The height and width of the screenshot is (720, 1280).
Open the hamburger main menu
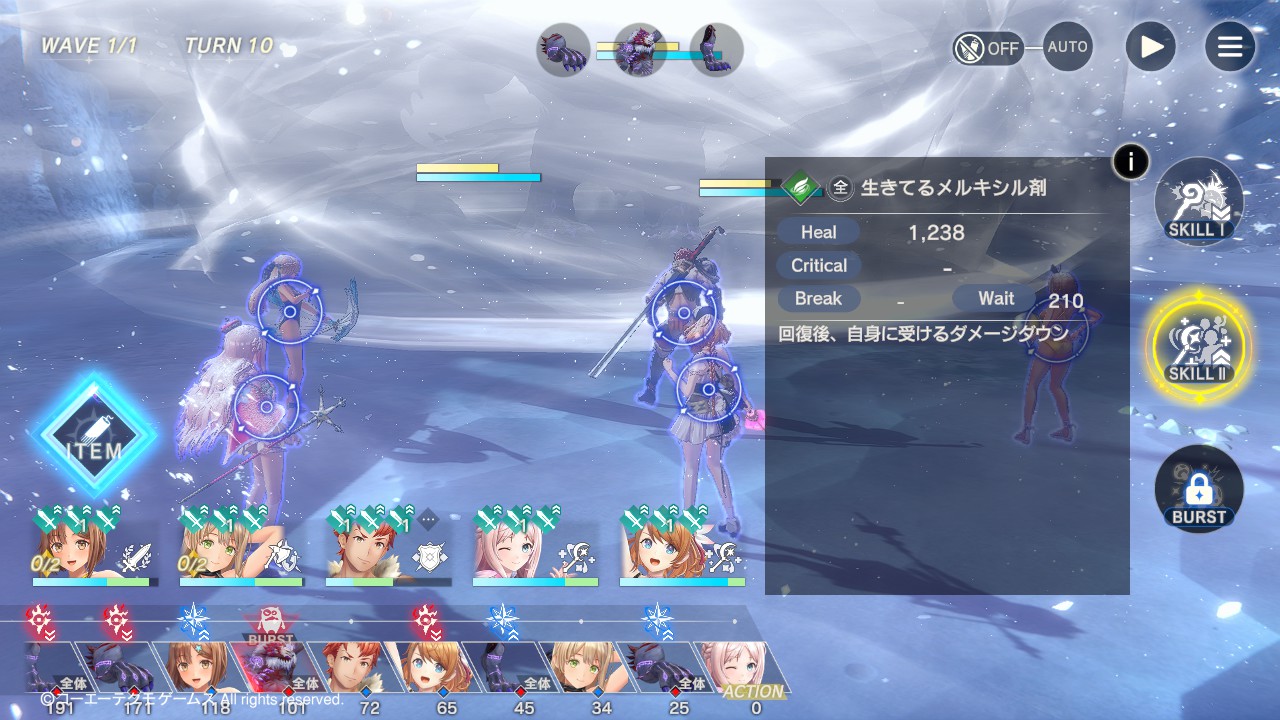1229,47
